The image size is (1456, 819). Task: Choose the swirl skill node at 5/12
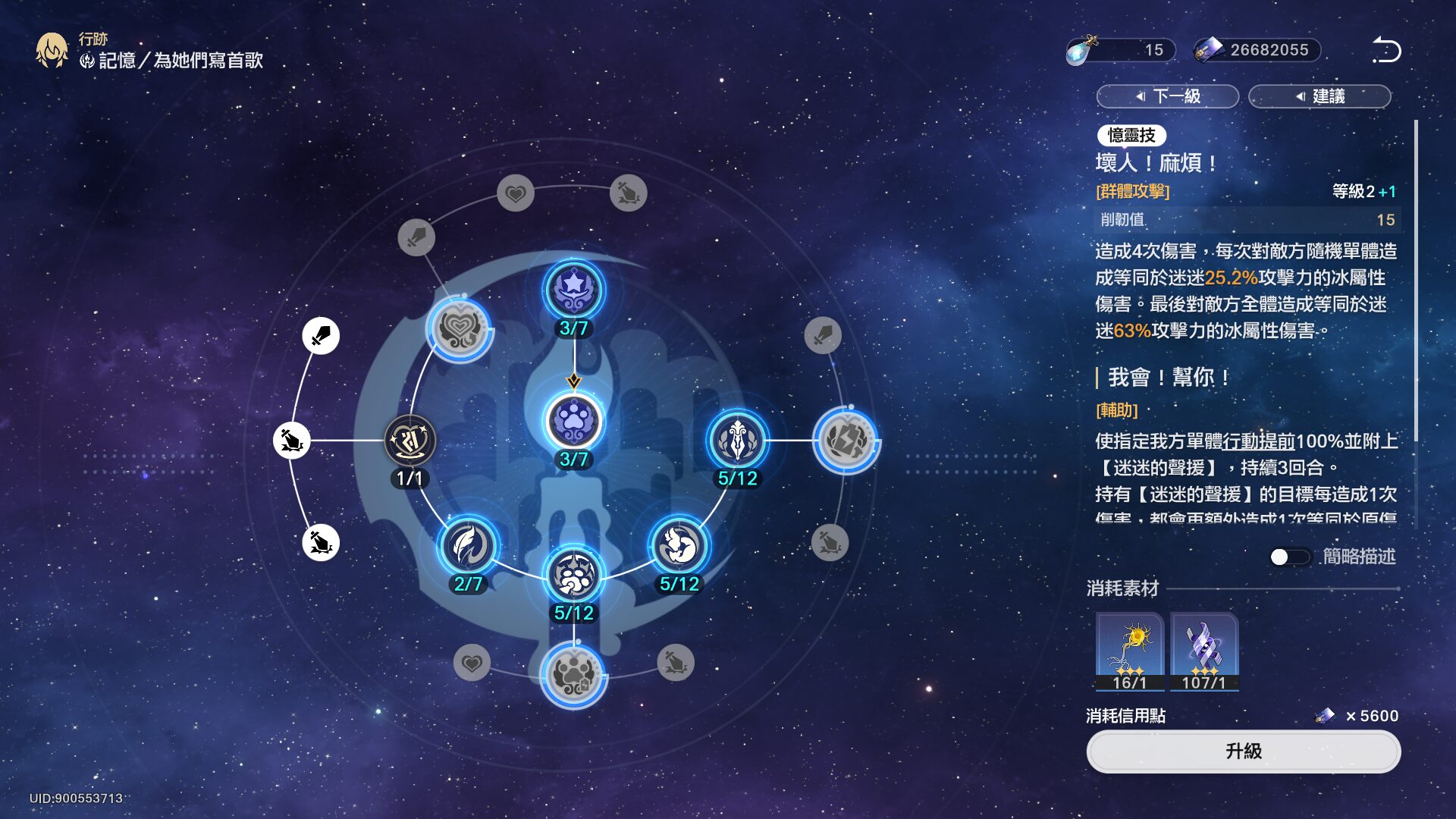679,546
